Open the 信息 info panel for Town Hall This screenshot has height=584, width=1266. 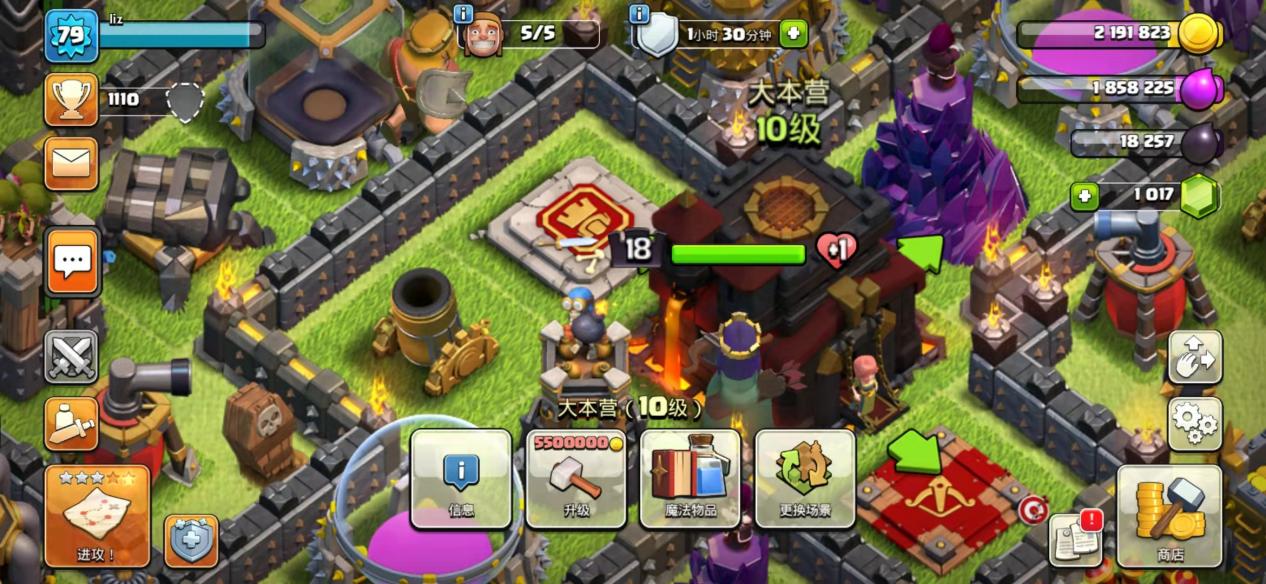[461, 479]
